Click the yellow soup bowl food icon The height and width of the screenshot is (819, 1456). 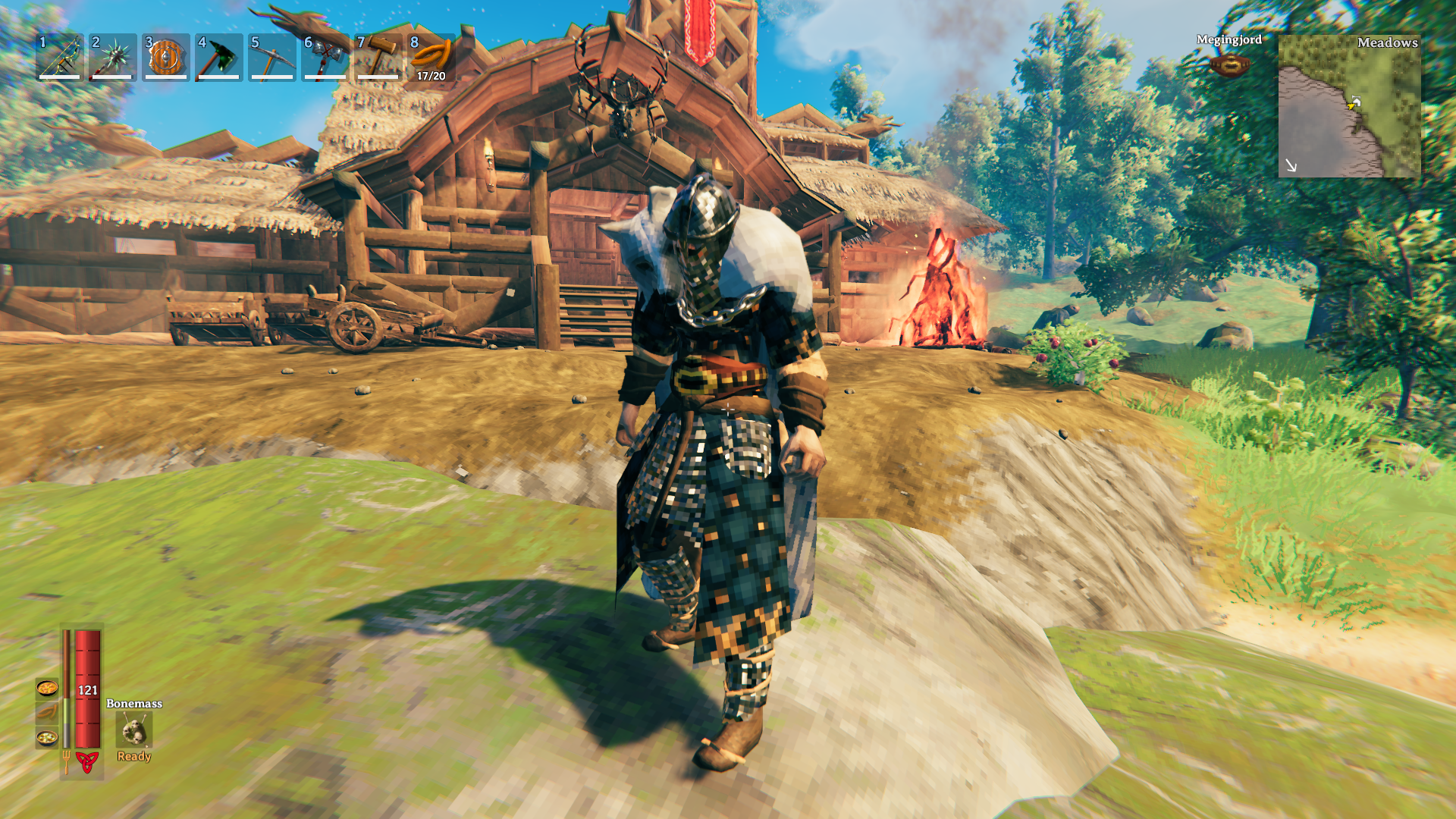coord(47,737)
